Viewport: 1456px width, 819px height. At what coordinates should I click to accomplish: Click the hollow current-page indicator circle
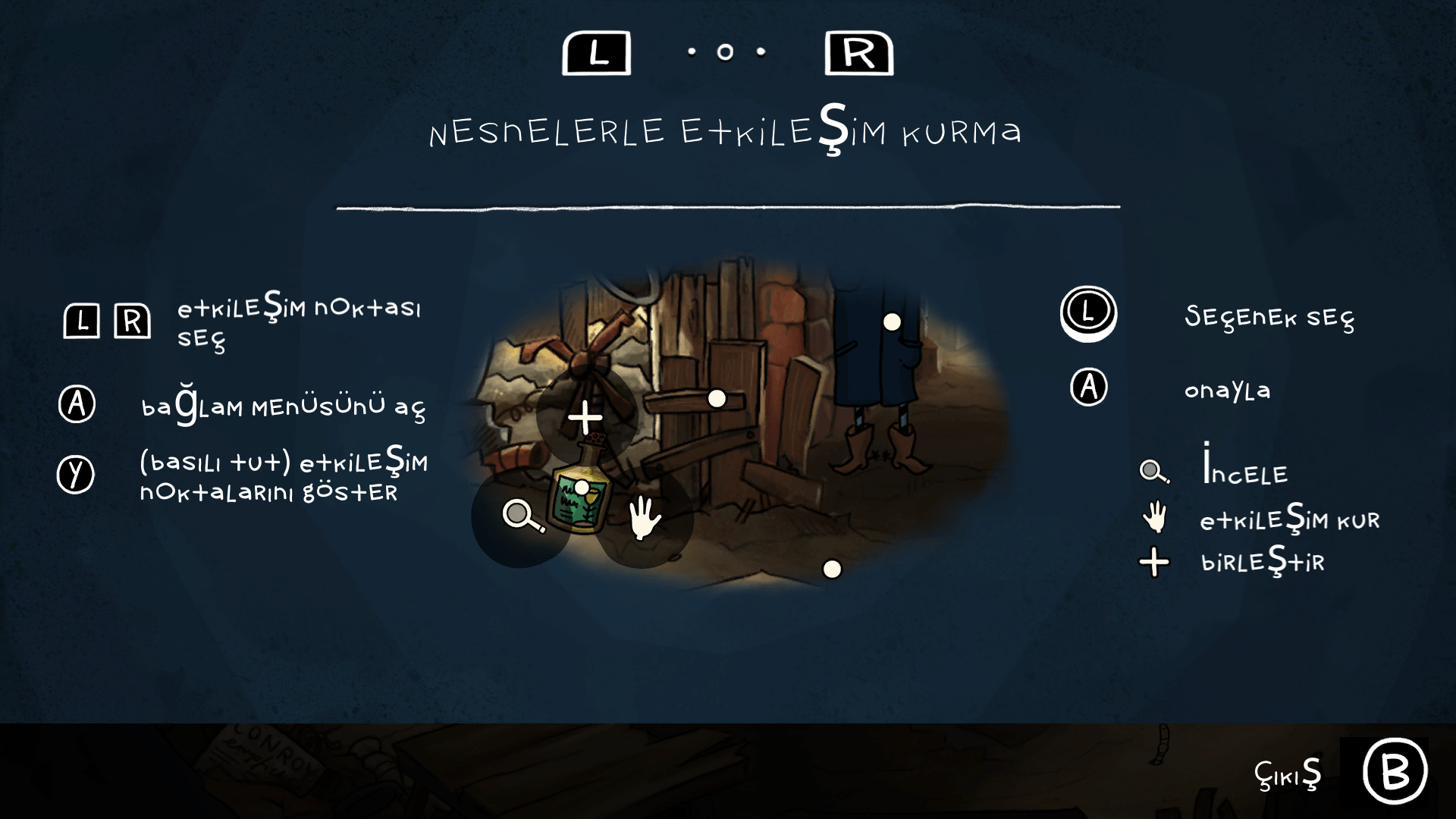coord(725,52)
